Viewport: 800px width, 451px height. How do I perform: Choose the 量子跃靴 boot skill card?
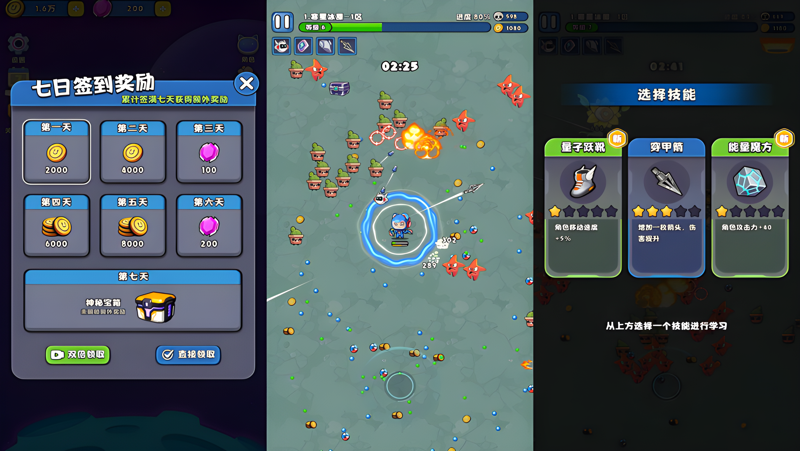[x=582, y=207]
